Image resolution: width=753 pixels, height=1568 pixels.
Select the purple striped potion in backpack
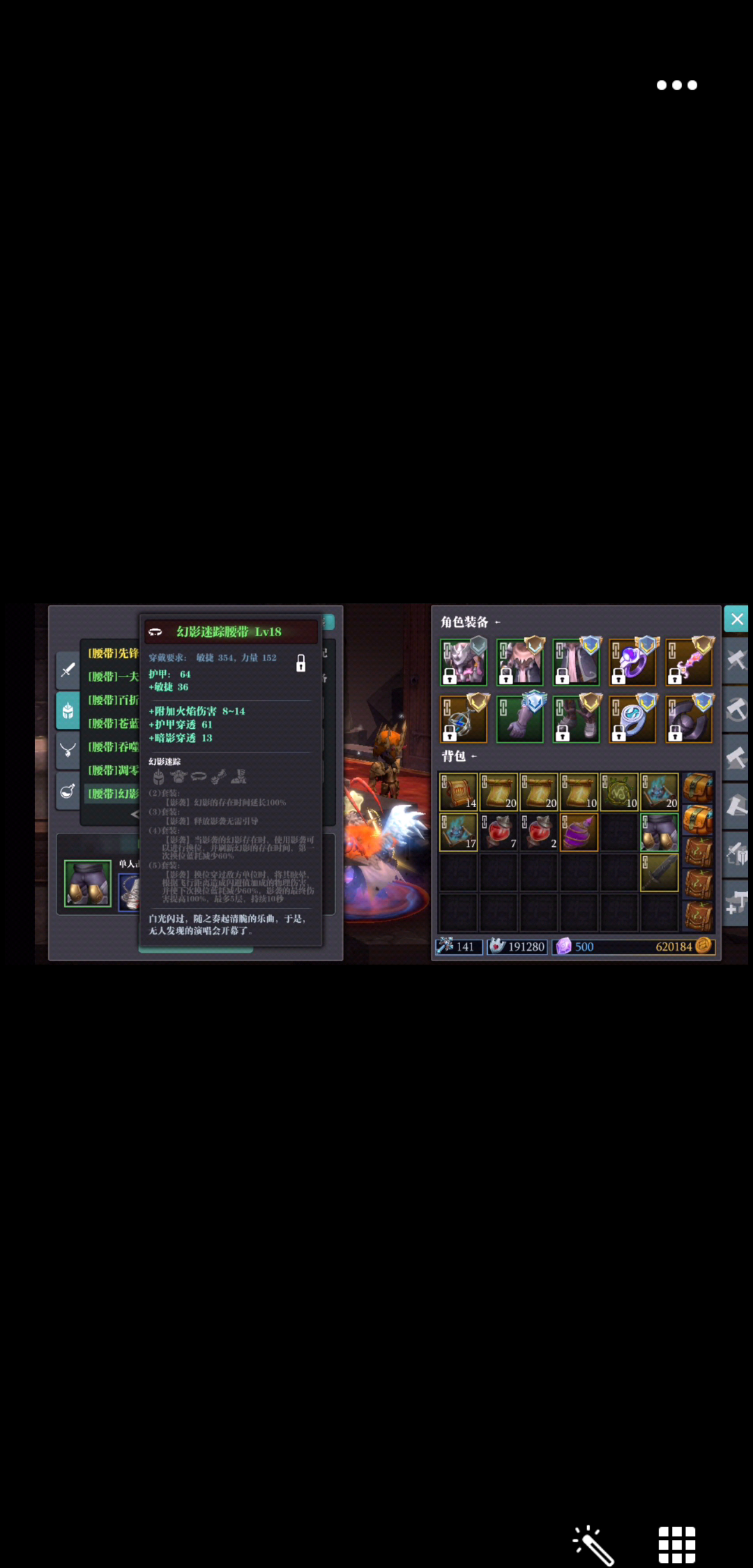[x=579, y=832]
